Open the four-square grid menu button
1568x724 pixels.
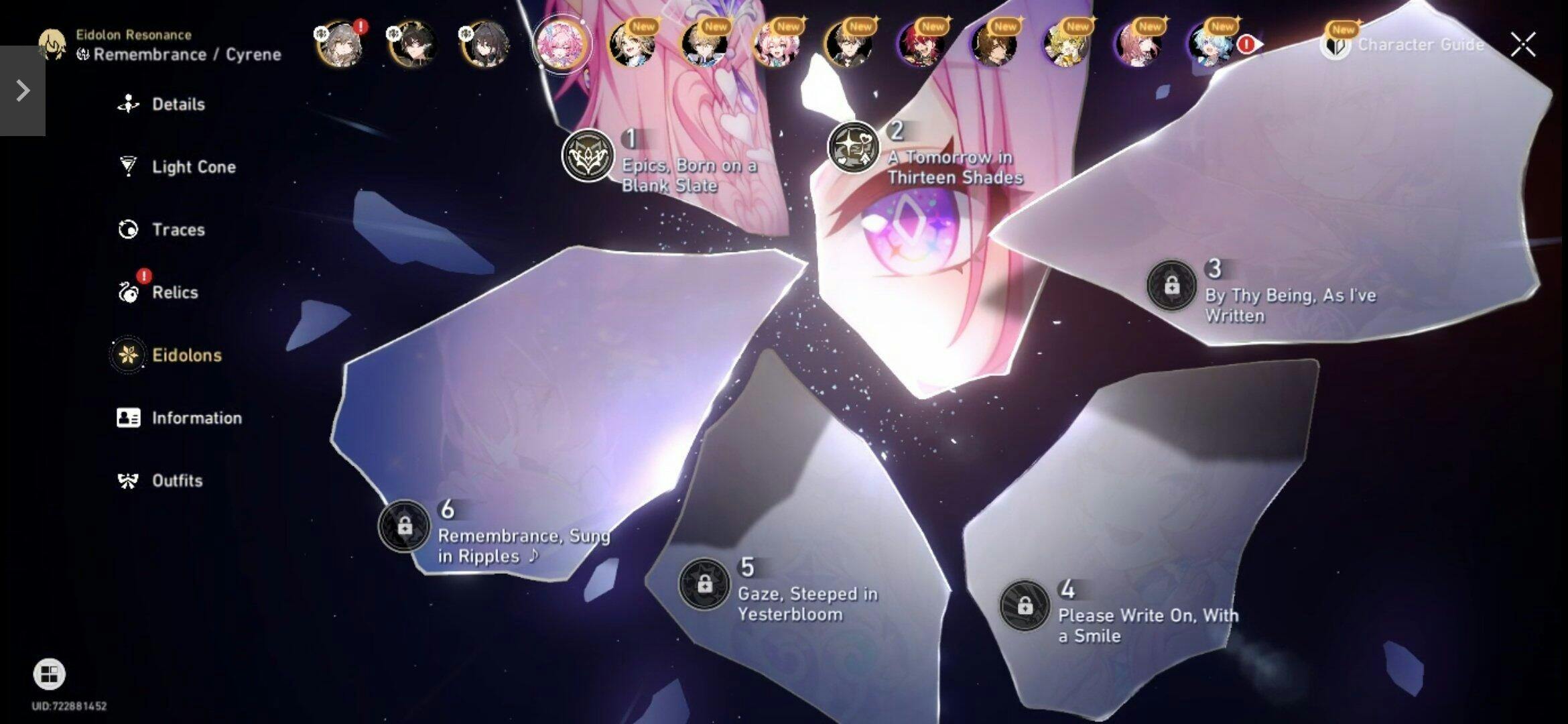(x=49, y=674)
